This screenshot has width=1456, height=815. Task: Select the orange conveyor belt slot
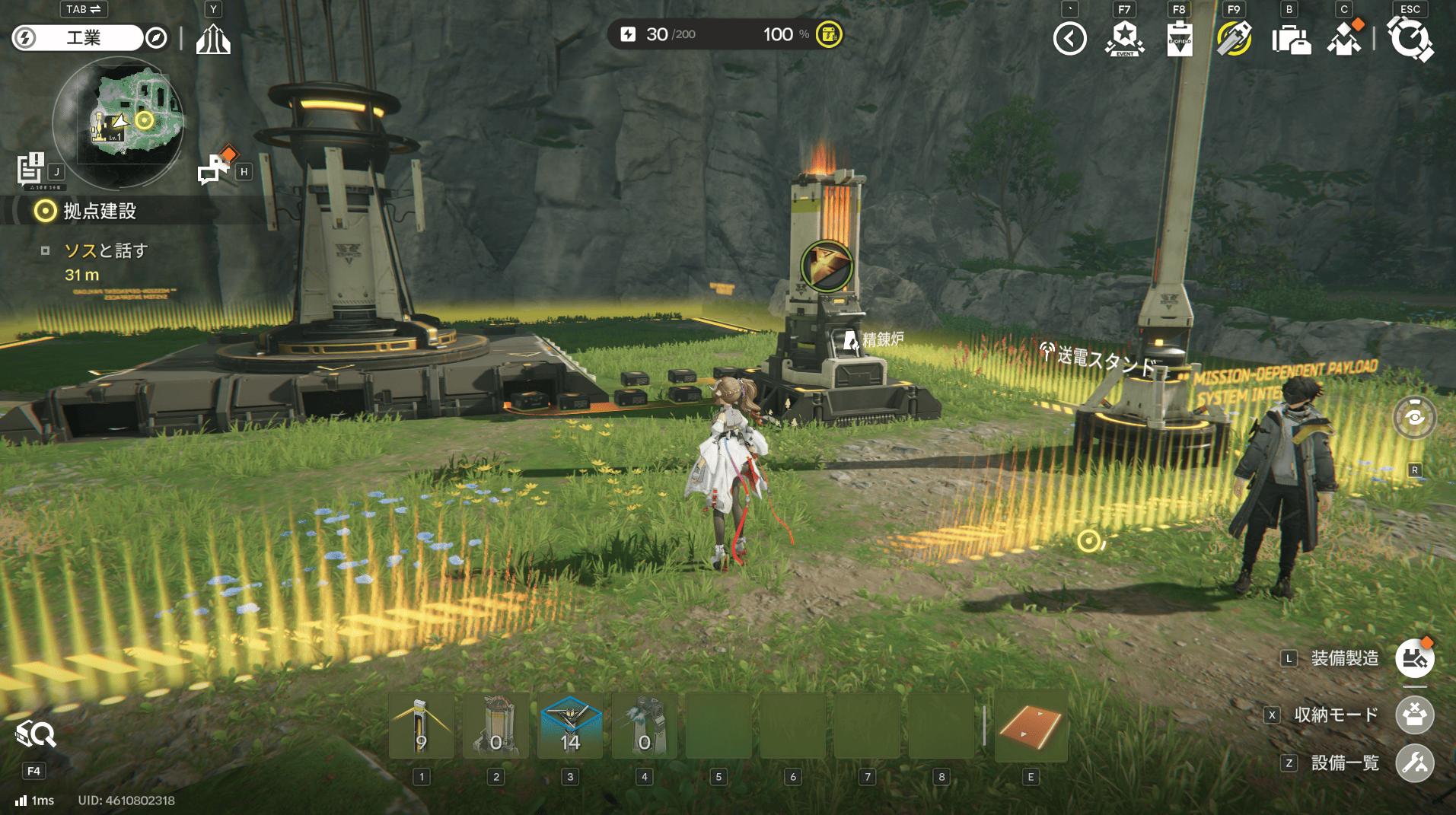click(x=1031, y=726)
